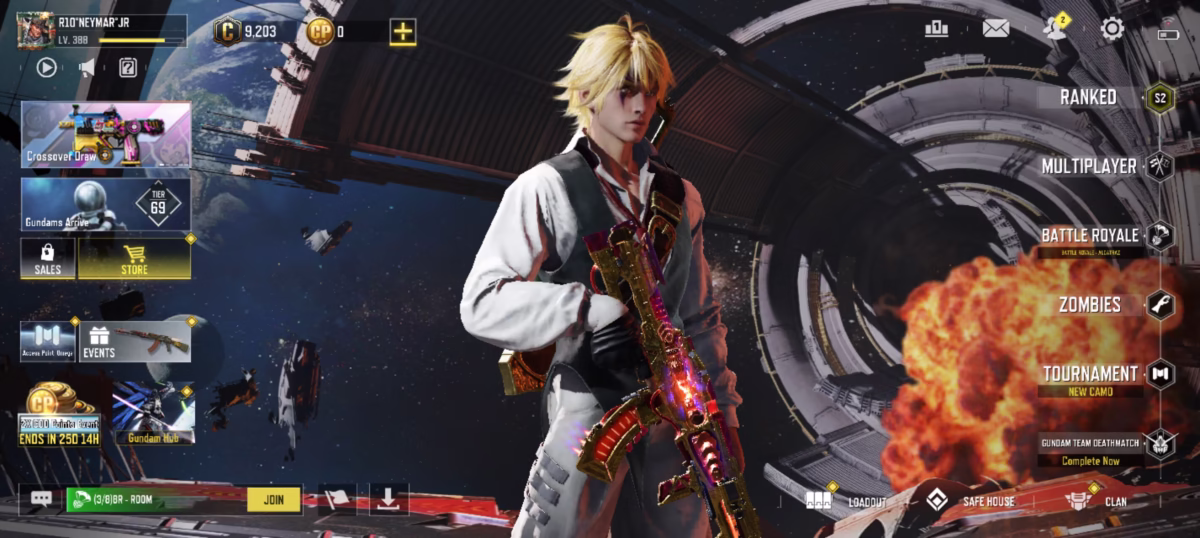Open the Sales shop
The image size is (1200, 538).
point(48,258)
